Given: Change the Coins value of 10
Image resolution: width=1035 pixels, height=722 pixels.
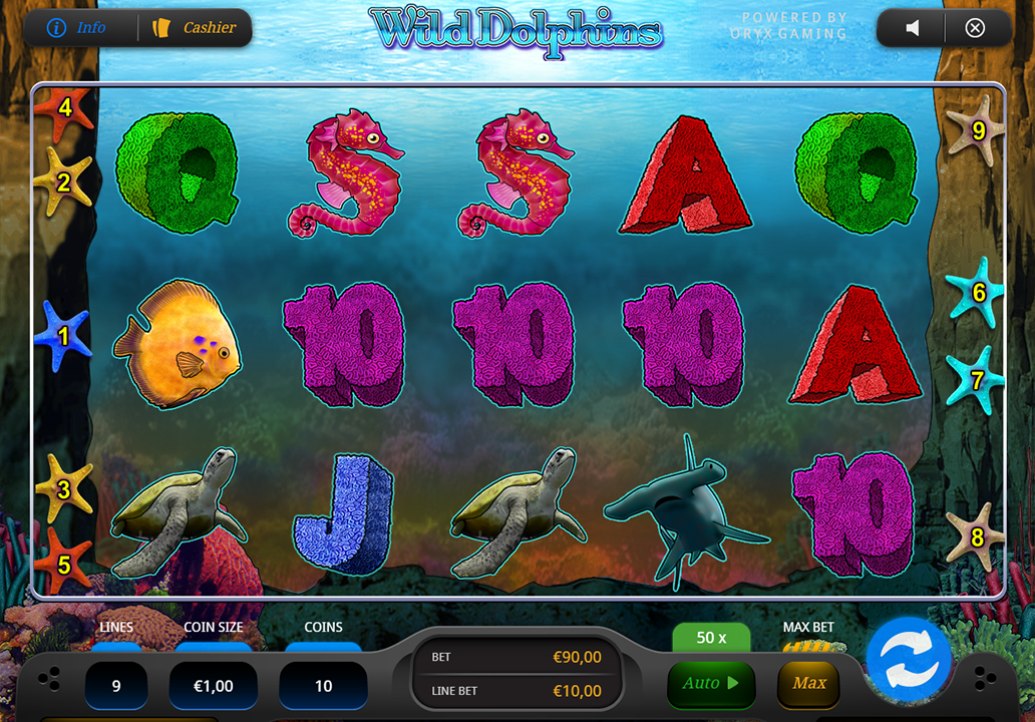Looking at the screenshot, I should click(323, 686).
